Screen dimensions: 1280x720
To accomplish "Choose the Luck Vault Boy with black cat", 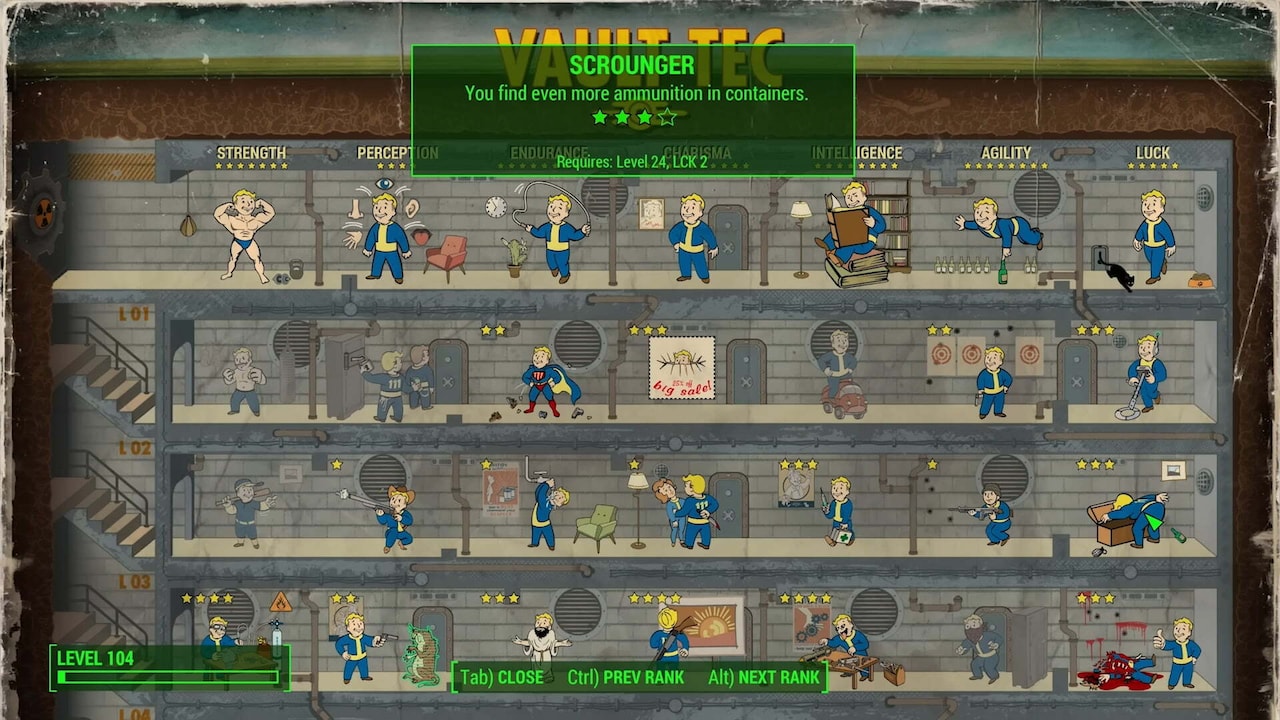I will point(1153,235).
